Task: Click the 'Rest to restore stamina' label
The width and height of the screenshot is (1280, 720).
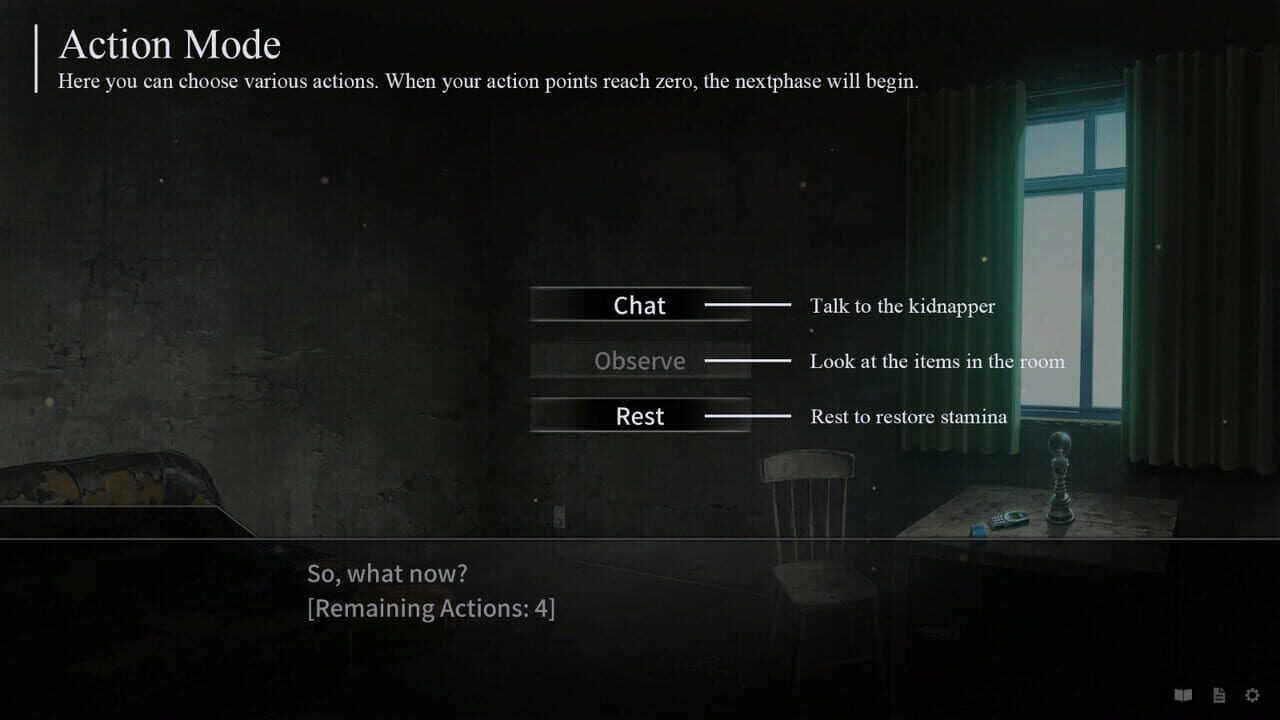Action: (907, 417)
